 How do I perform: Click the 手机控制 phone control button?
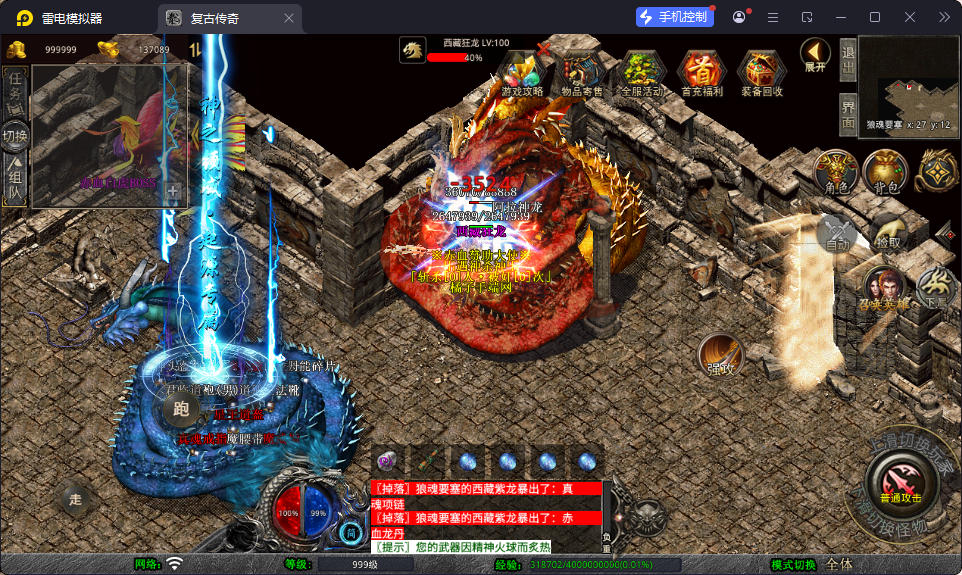(674, 17)
